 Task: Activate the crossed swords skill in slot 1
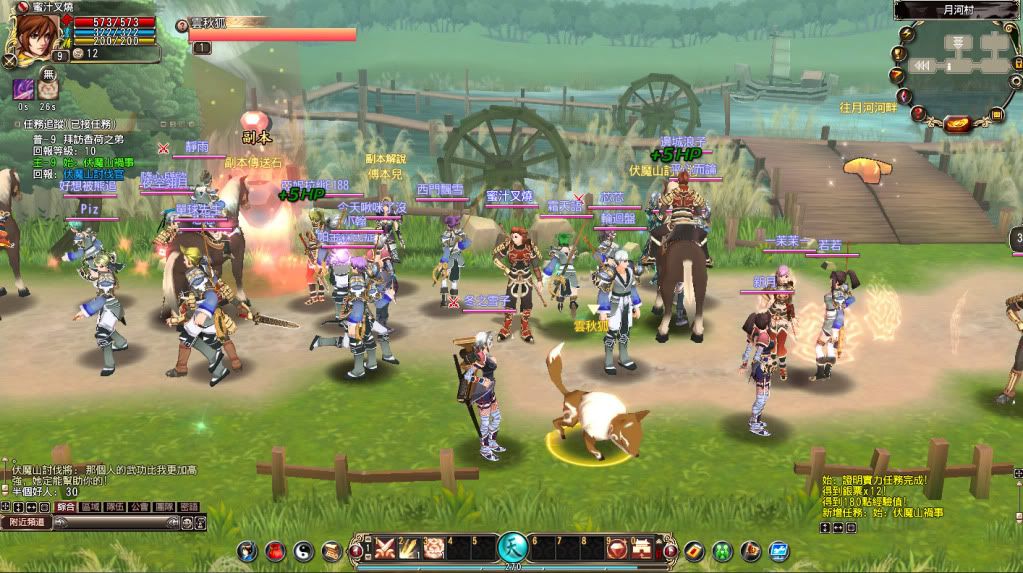[x=384, y=548]
